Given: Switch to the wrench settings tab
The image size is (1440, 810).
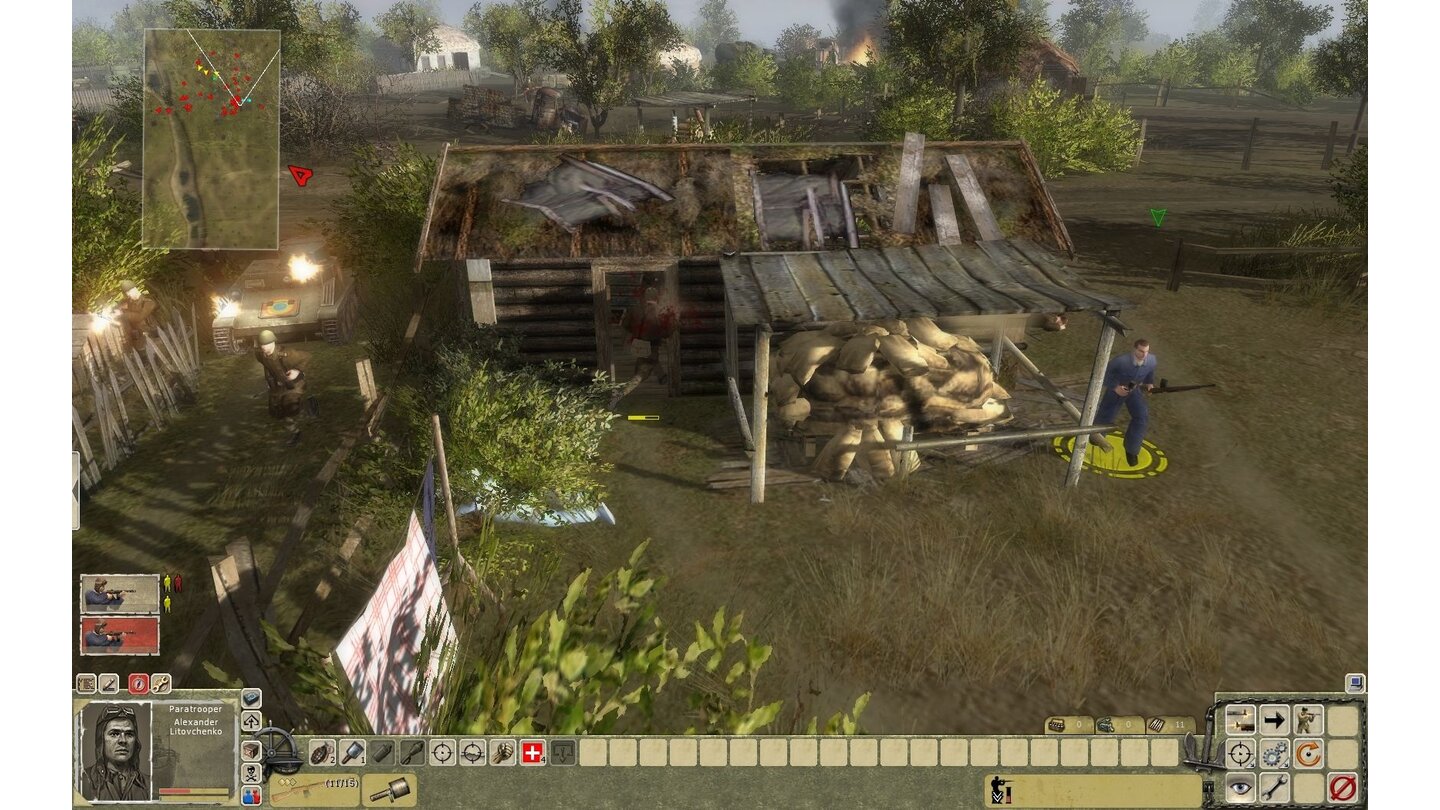Looking at the screenshot, I should point(159,684).
